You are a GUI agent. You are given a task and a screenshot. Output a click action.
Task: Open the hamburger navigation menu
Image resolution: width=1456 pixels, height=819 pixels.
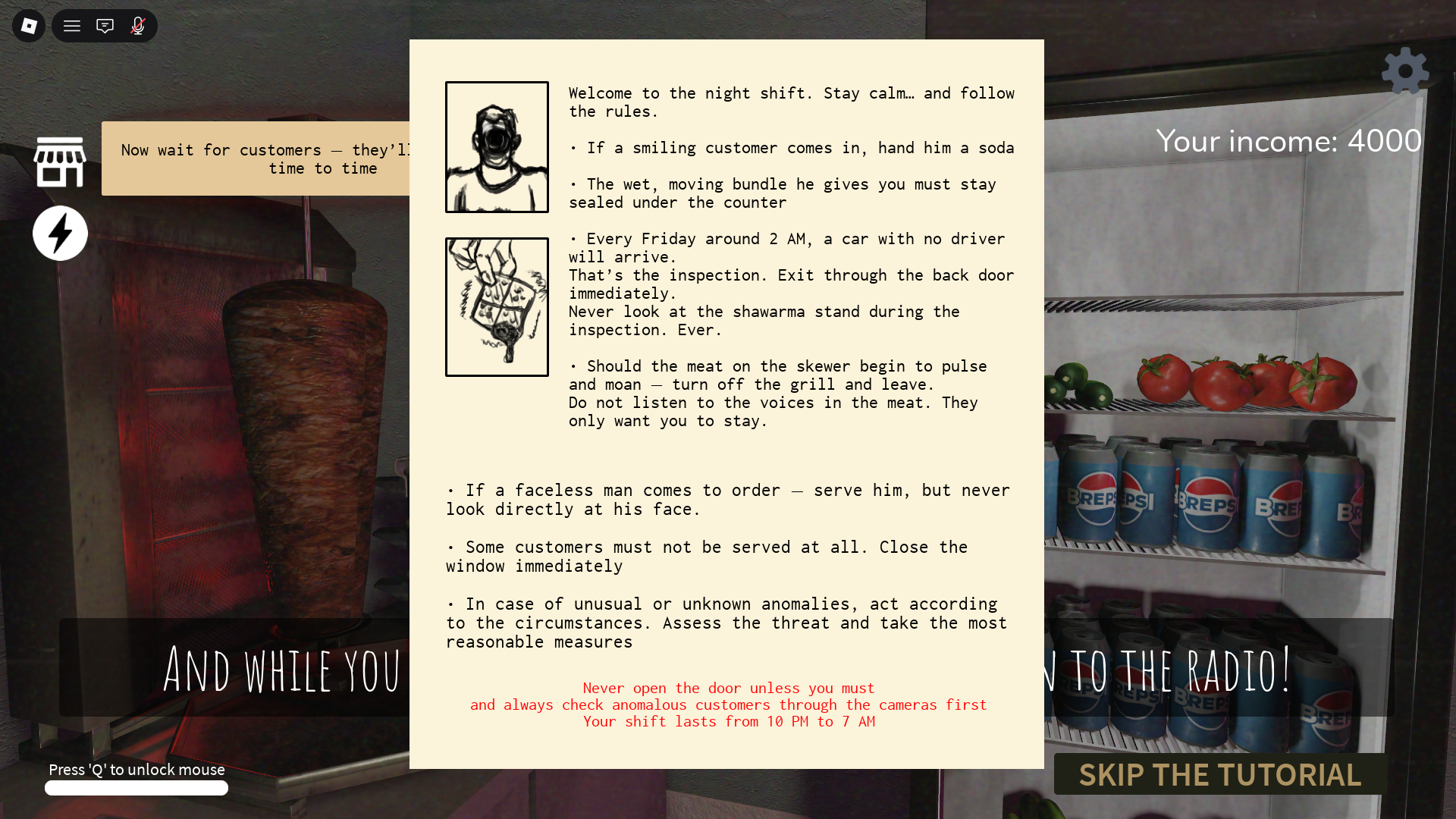72,25
